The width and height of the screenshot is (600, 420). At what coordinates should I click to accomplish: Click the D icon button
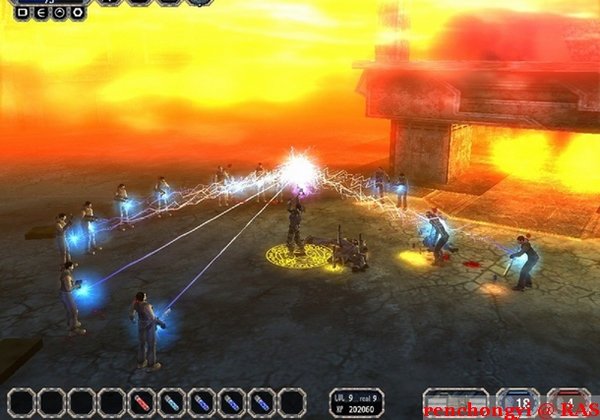pos(23,13)
